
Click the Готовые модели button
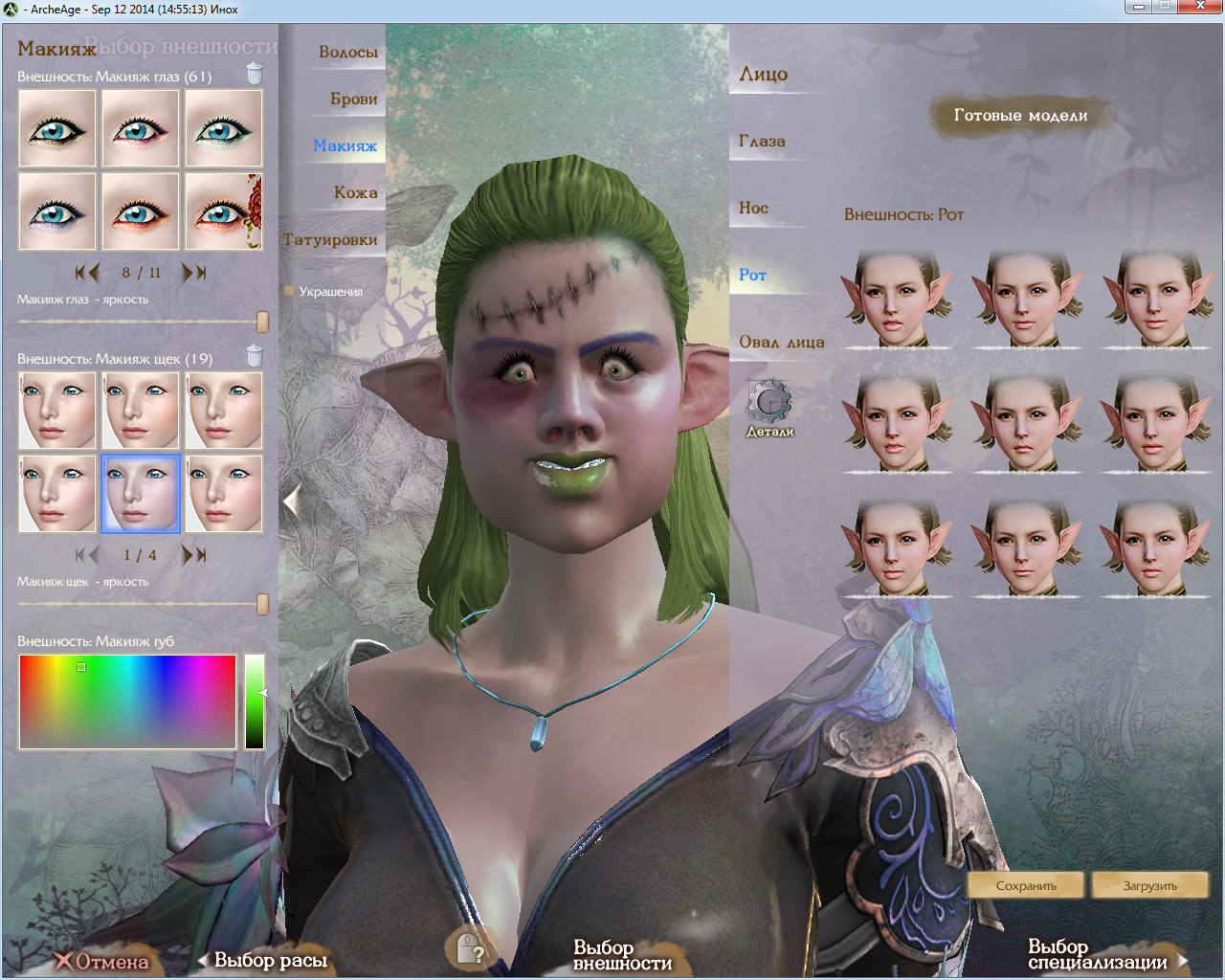[x=1020, y=116]
